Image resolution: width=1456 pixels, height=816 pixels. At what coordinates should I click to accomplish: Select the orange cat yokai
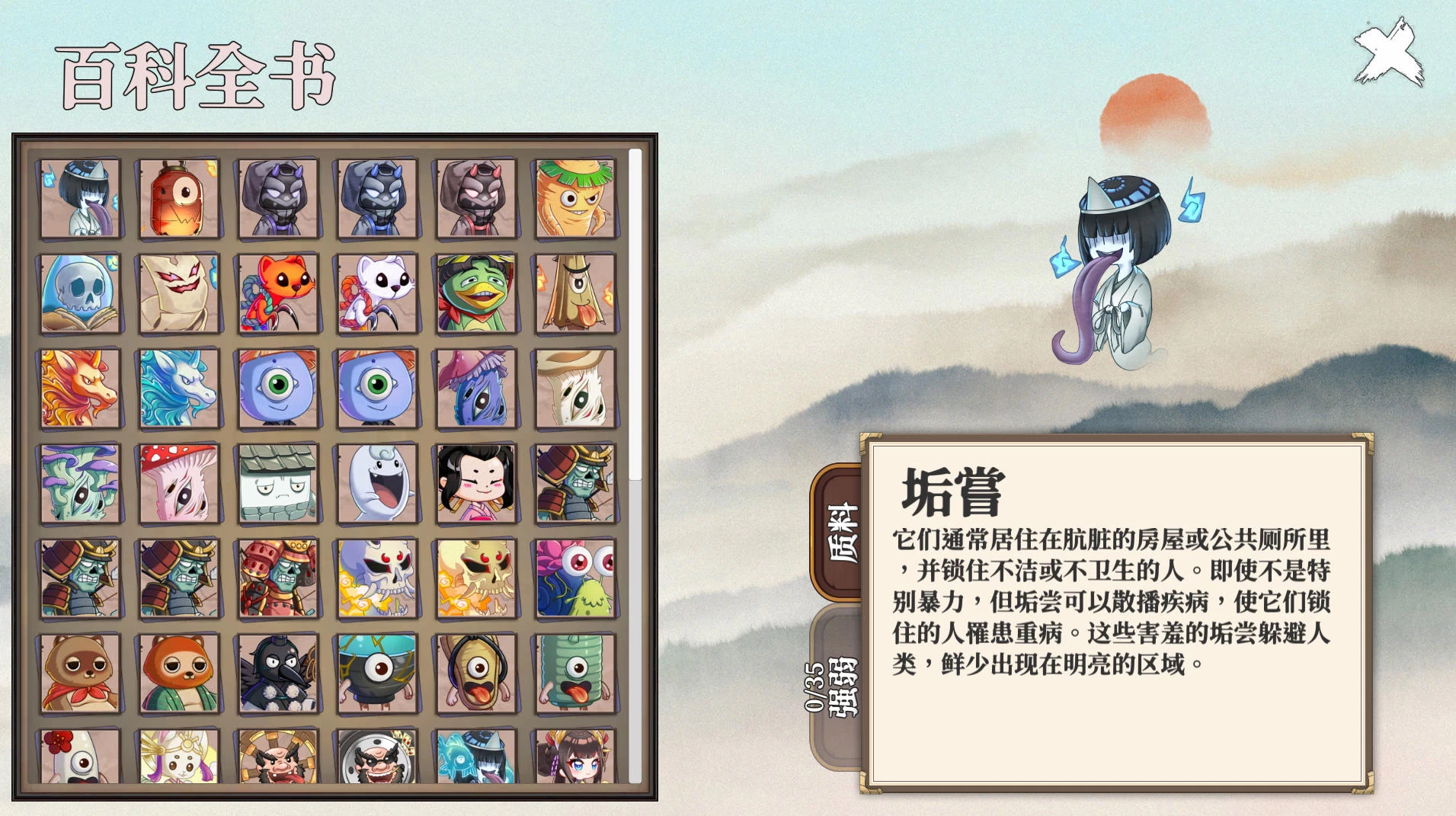(278, 293)
